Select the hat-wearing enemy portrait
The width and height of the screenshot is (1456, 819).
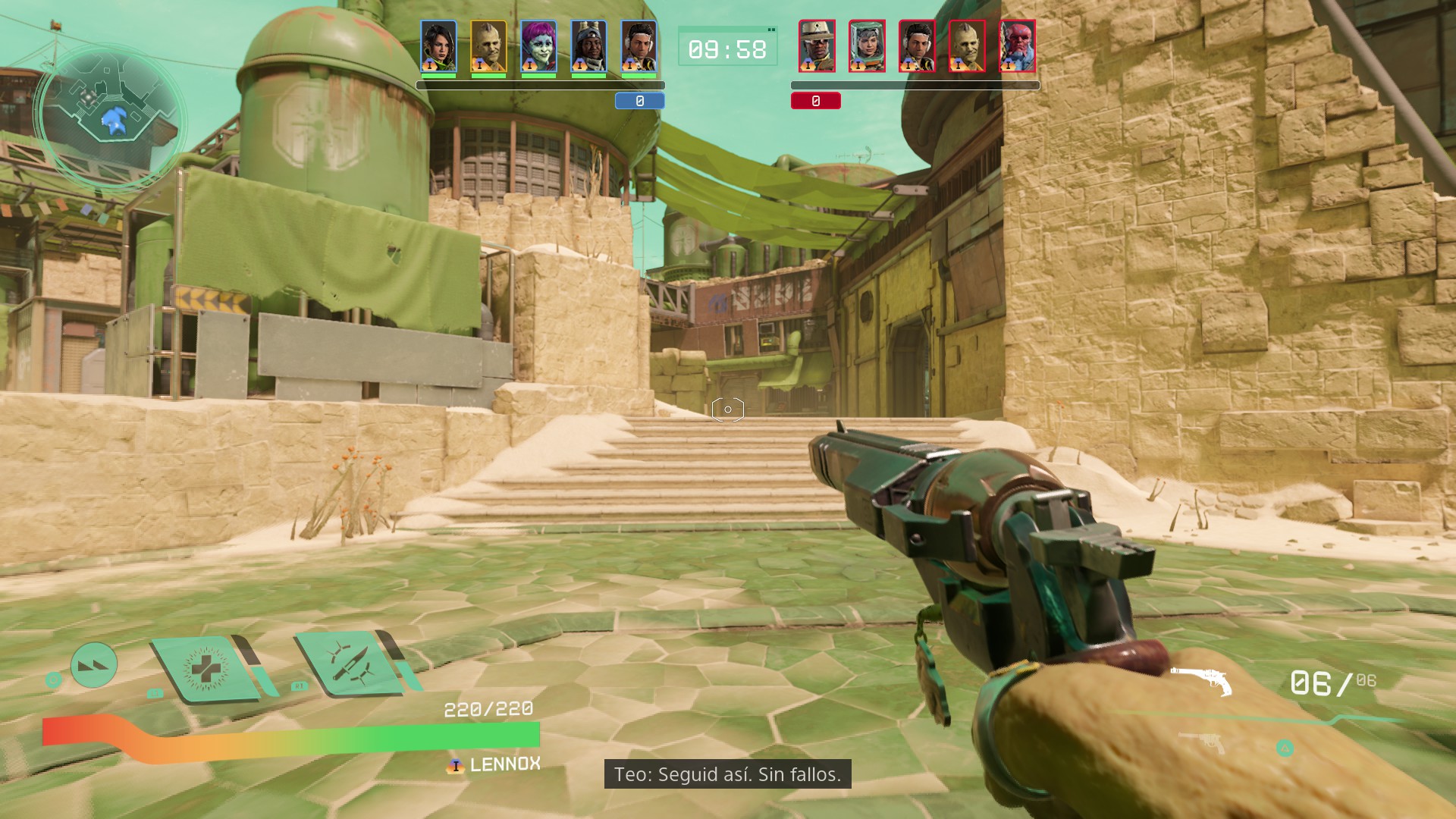(x=817, y=47)
